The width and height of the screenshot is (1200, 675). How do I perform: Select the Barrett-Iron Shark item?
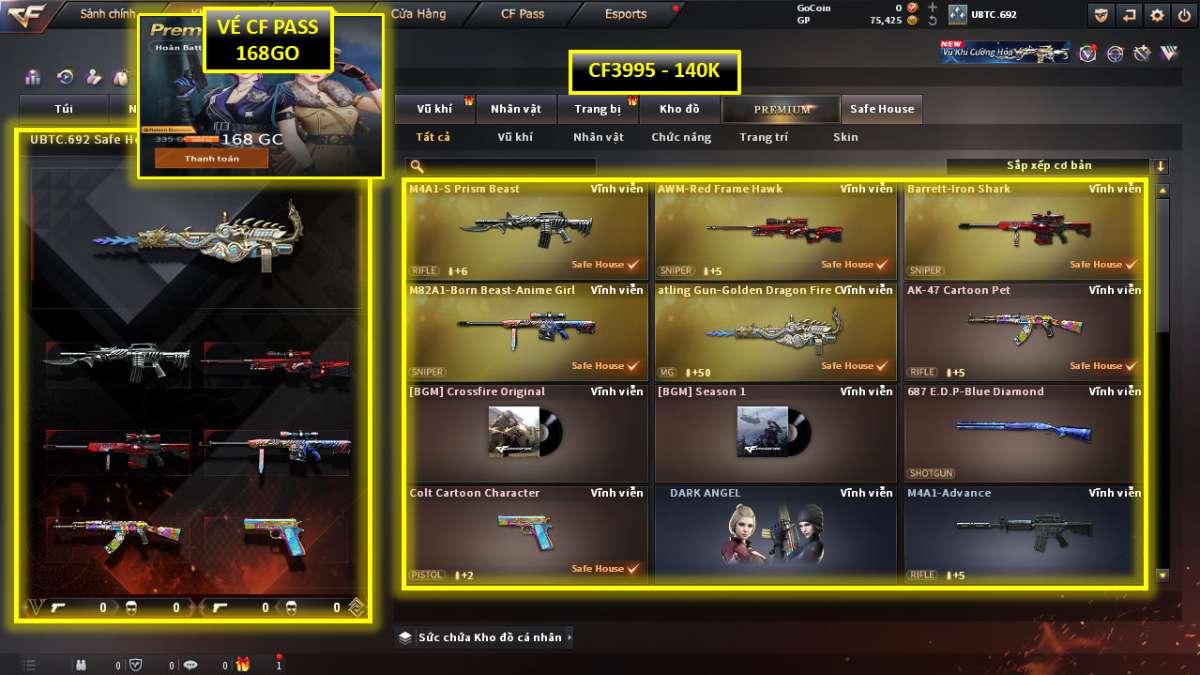coord(1024,230)
